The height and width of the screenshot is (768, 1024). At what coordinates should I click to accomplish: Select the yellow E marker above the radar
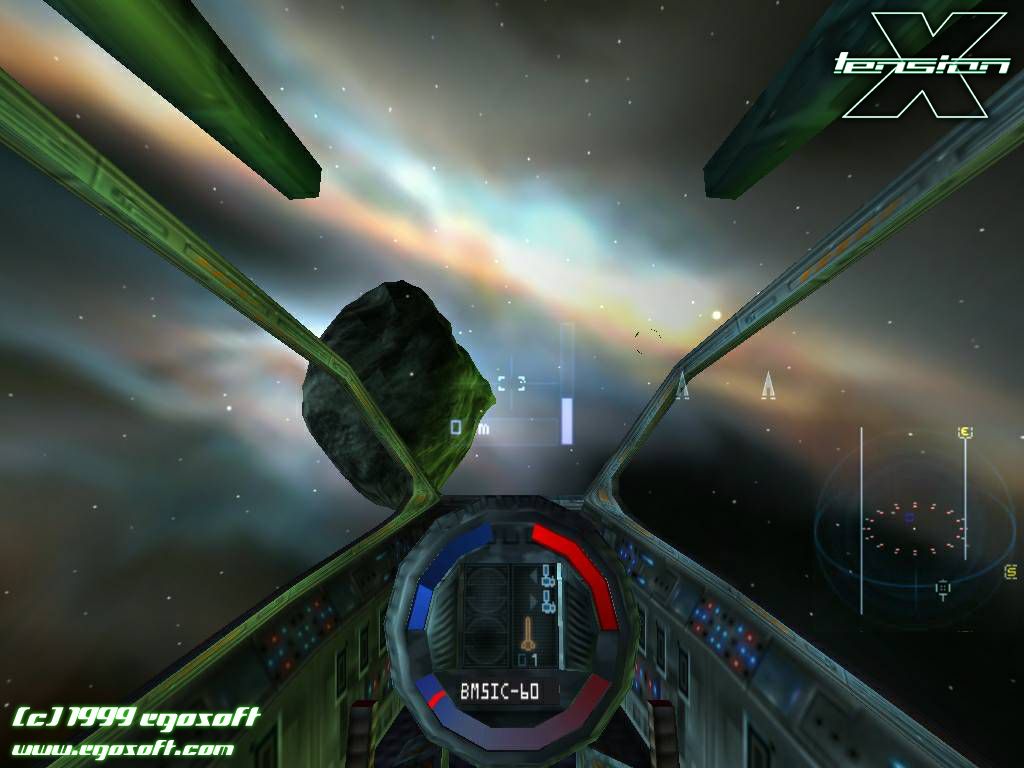[x=965, y=432]
